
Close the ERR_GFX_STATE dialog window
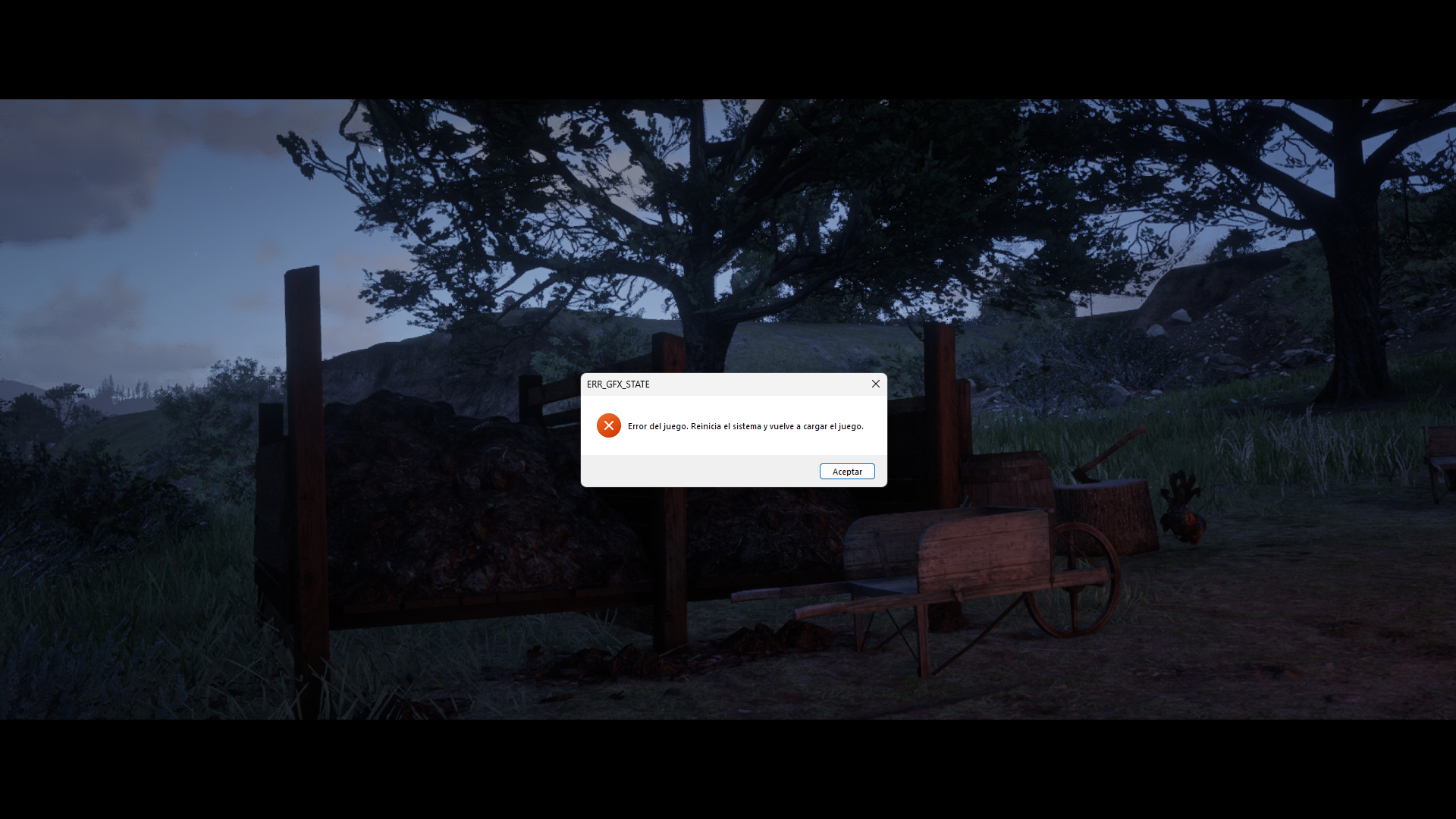876,384
